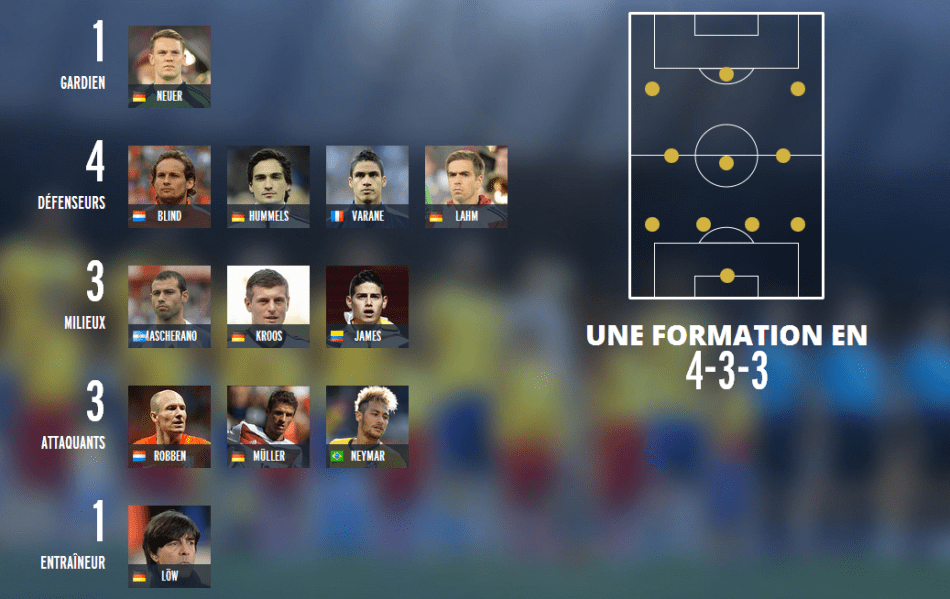The image size is (950, 599).
Task: Open James's player card
Action: pyautogui.click(x=367, y=306)
